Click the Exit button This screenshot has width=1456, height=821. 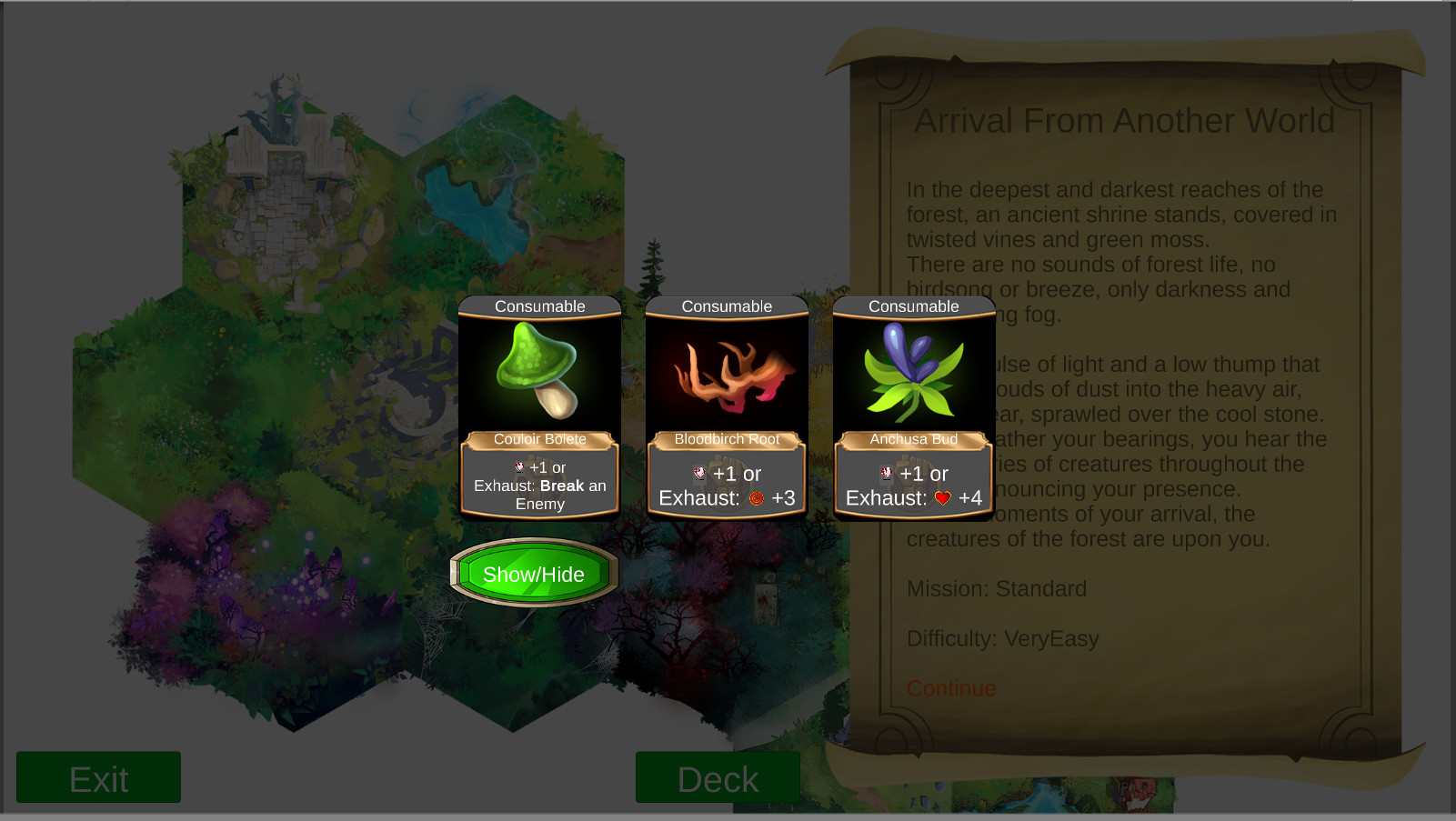point(97,777)
